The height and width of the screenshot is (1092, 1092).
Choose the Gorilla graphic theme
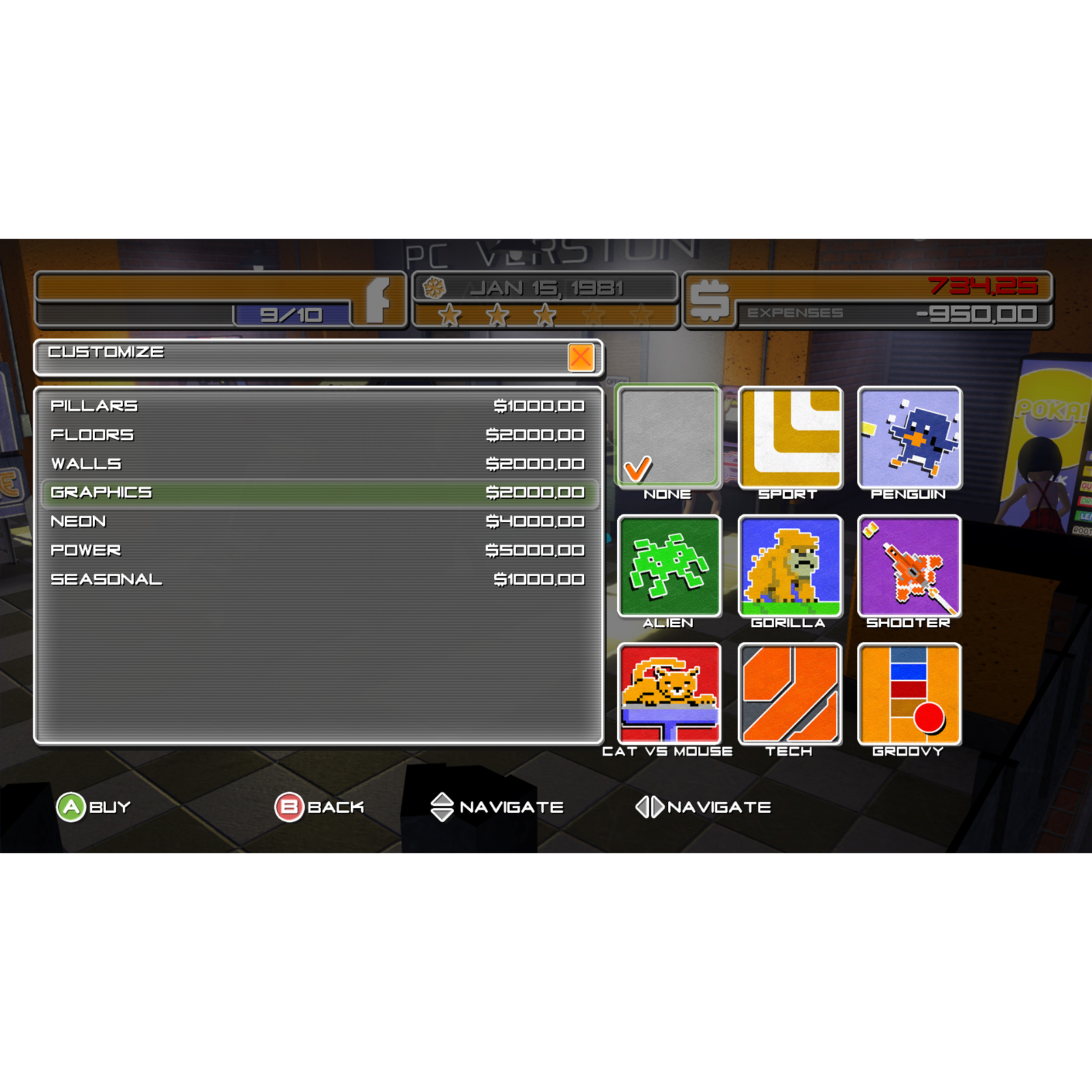[790, 566]
